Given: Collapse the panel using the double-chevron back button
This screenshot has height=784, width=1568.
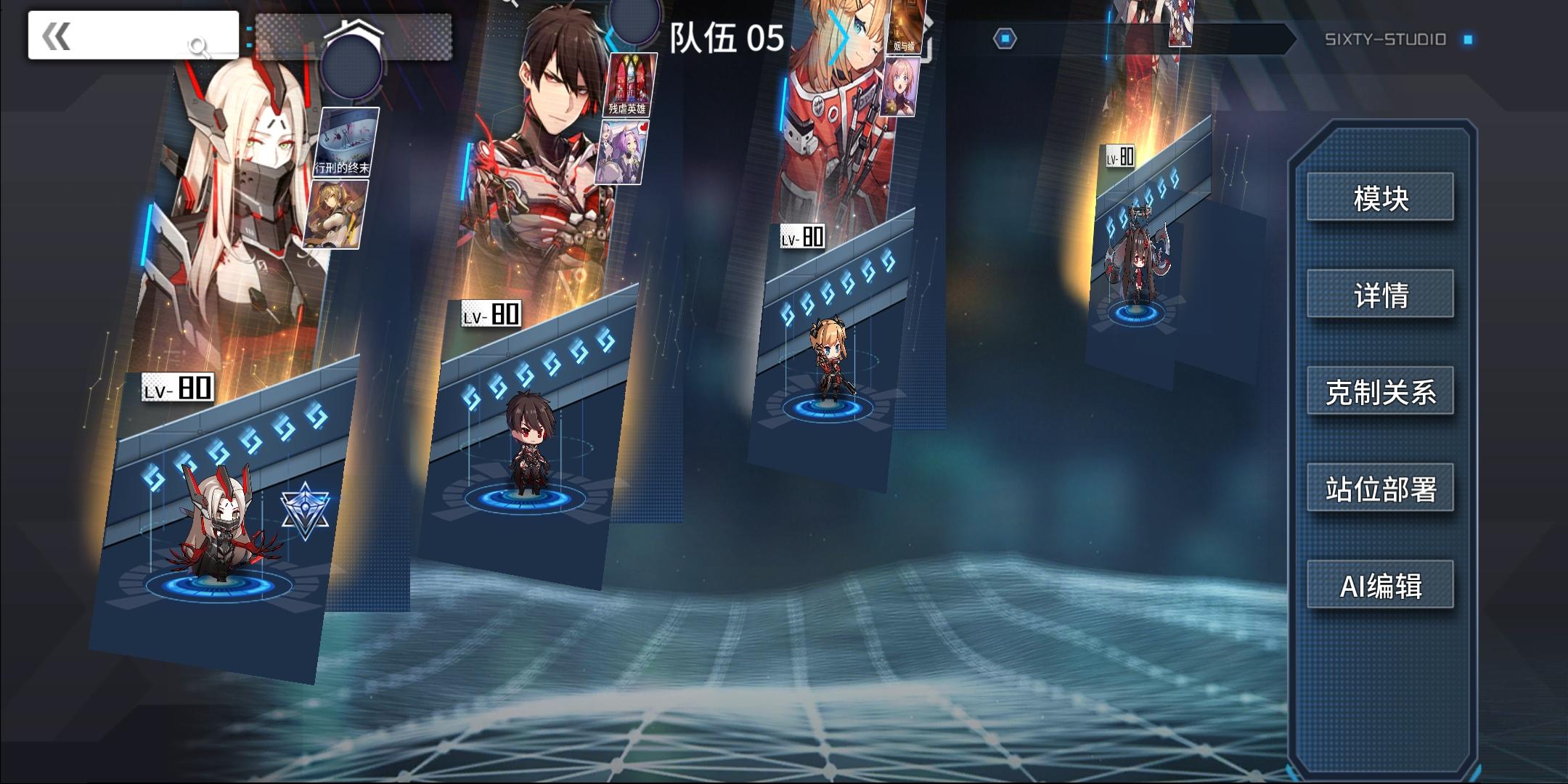Looking at the screenshot, I should click(56, 34).
